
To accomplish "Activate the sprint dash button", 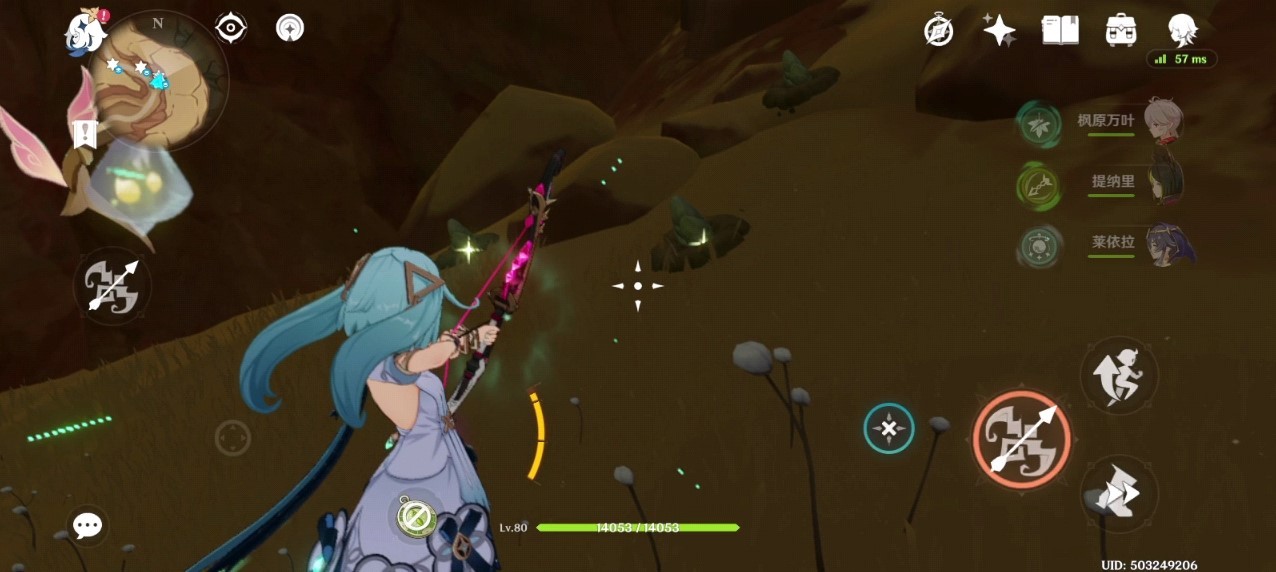I will pos(1119,493).
